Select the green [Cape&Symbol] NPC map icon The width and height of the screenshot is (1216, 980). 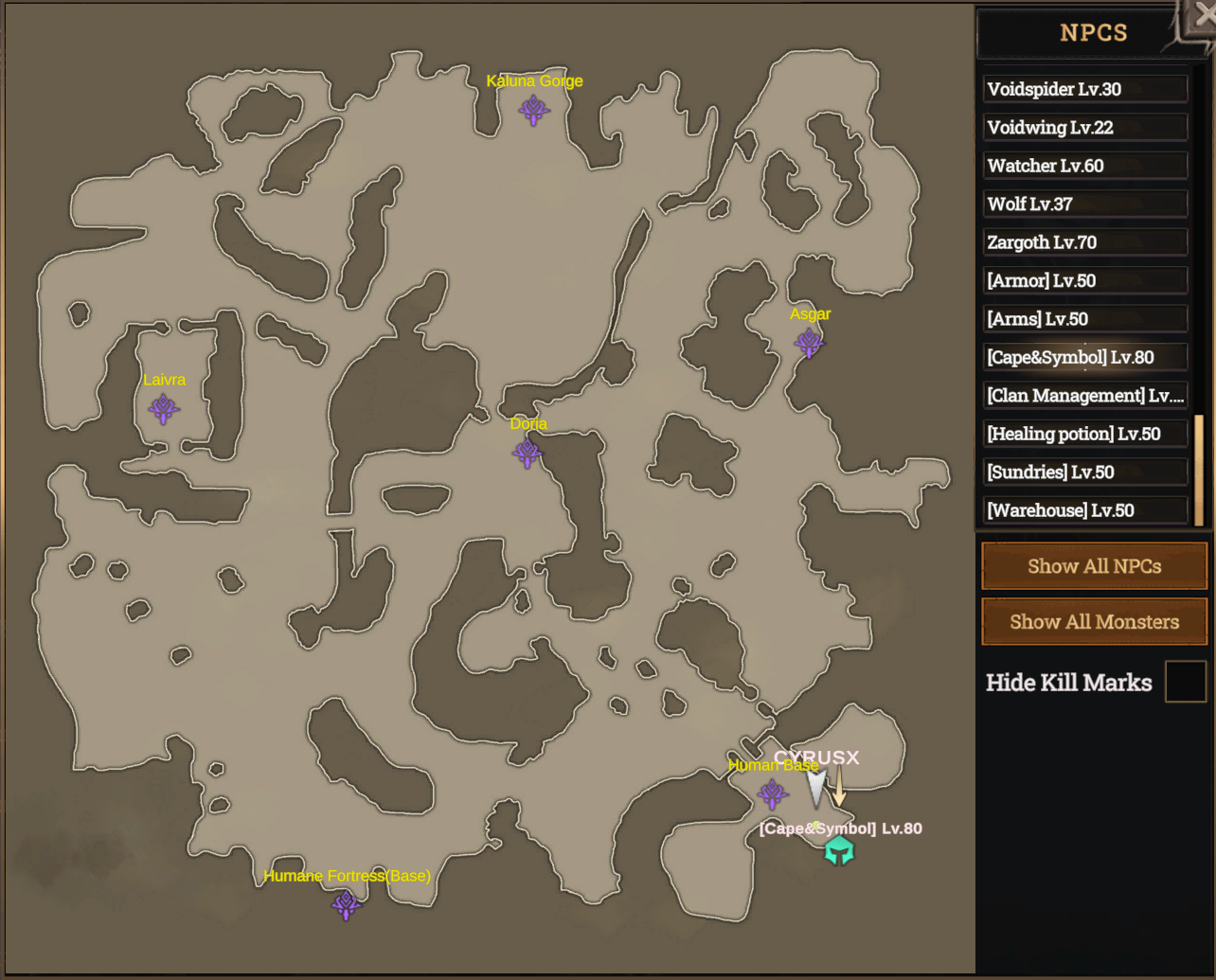click(841, 850)
